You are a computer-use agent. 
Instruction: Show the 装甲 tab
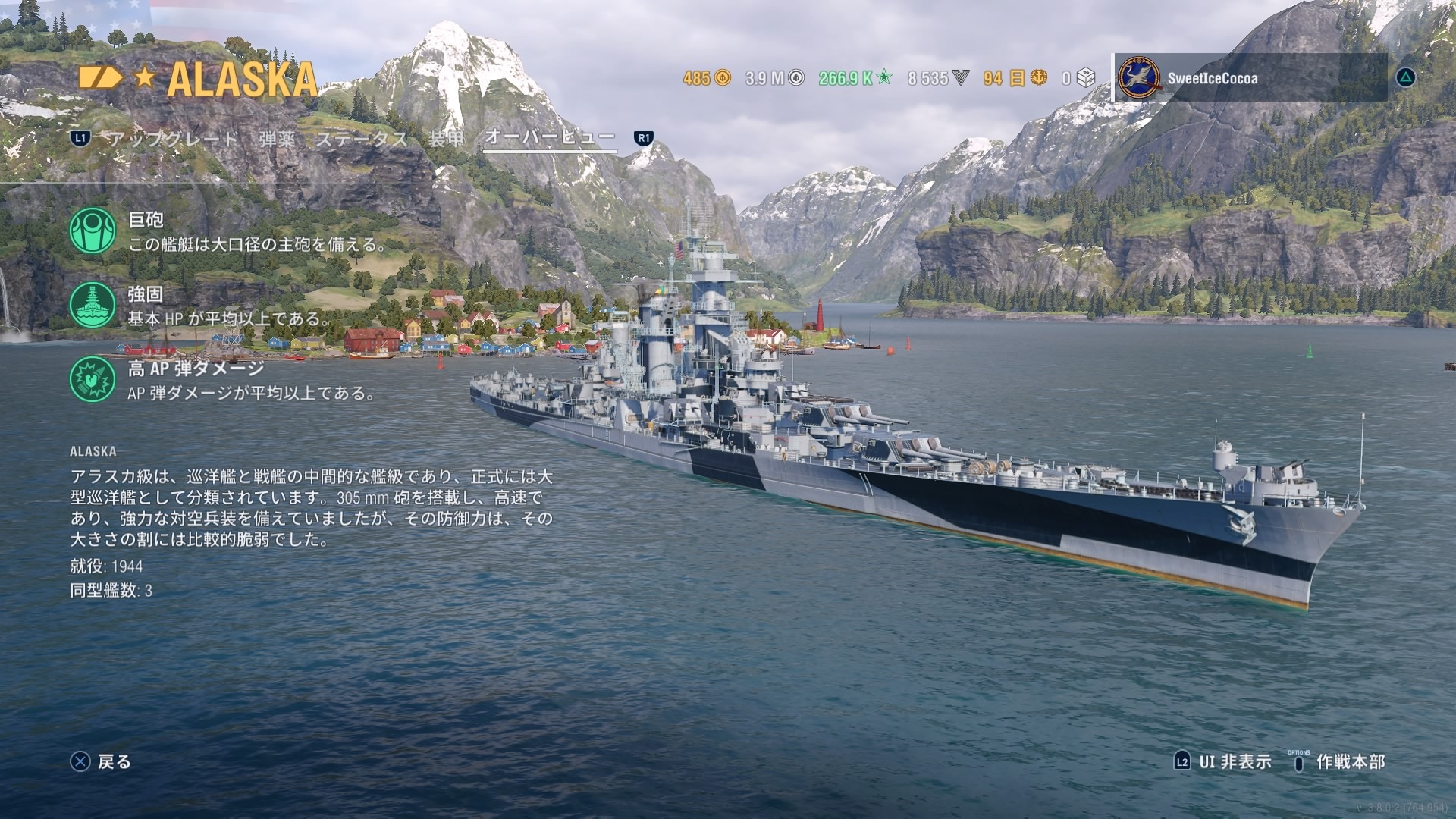[446, 139]
